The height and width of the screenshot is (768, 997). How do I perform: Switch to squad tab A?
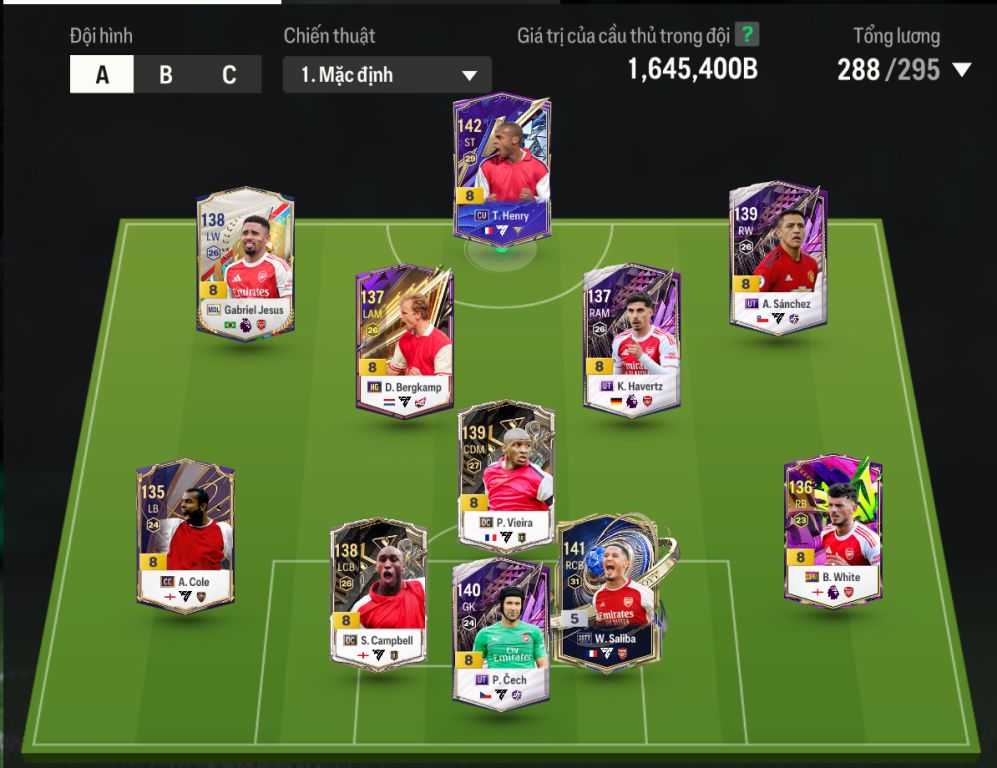(101, 75)
